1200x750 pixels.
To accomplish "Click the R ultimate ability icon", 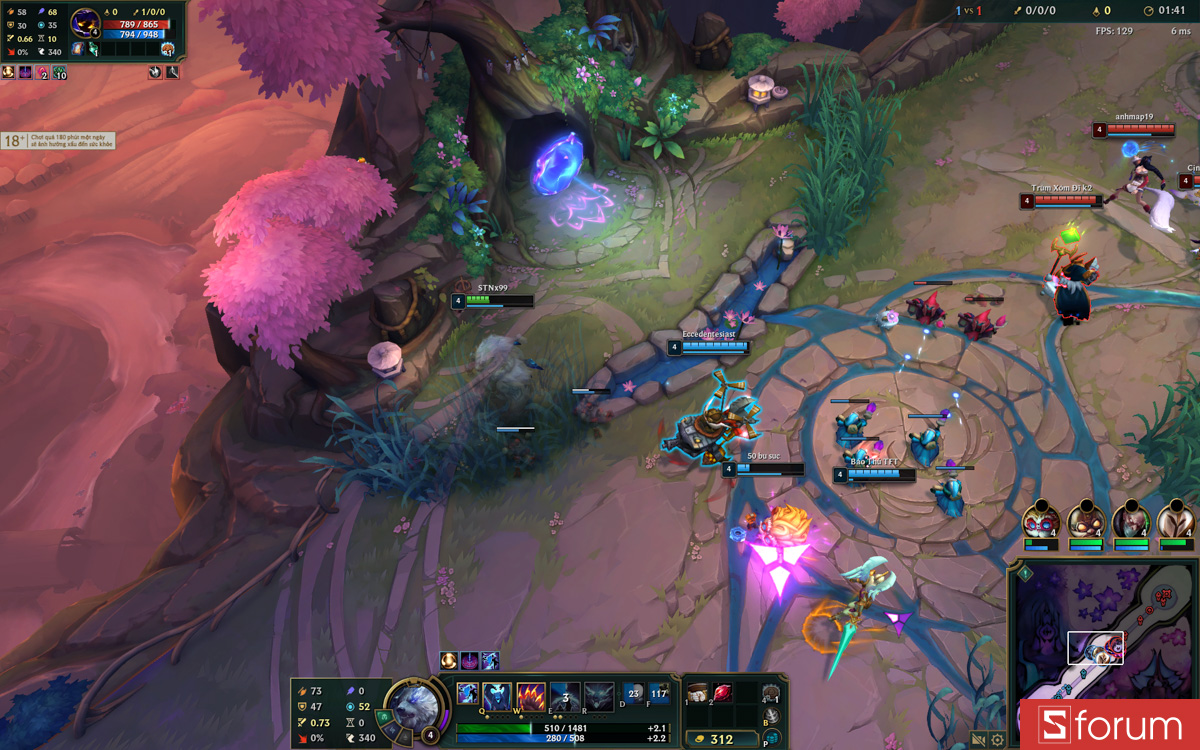I will click(x=599, y=696).
